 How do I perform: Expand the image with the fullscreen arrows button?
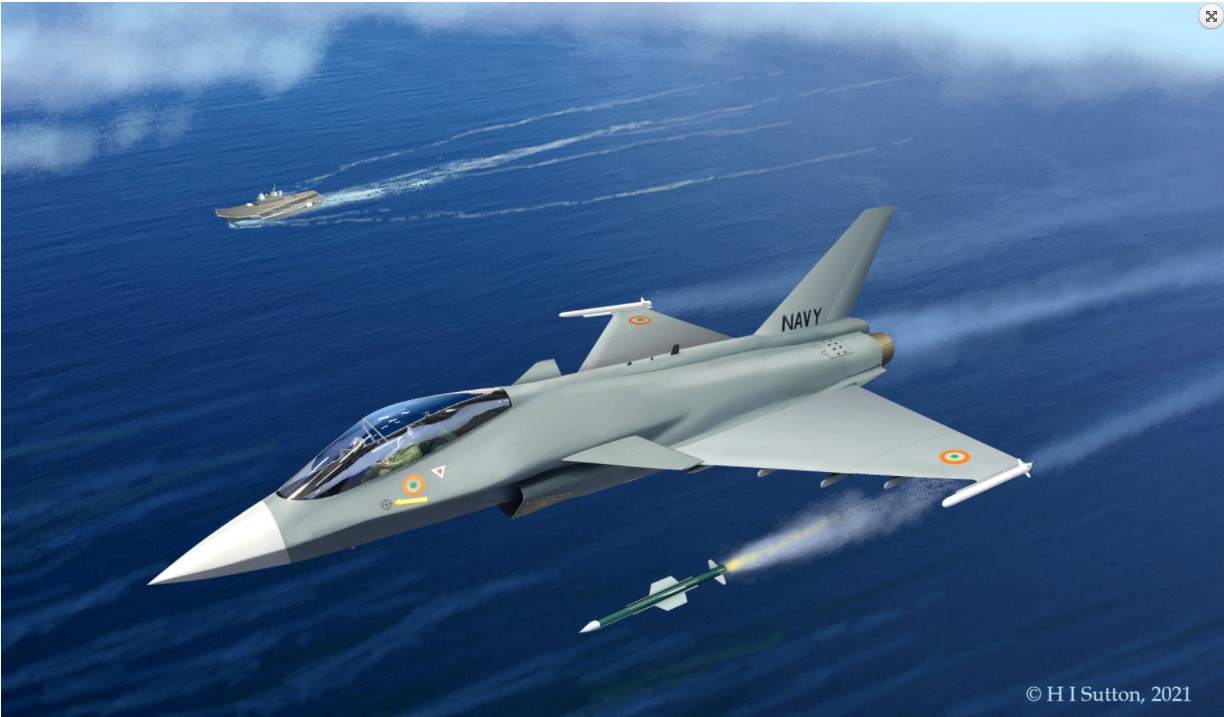[1210, 16]
